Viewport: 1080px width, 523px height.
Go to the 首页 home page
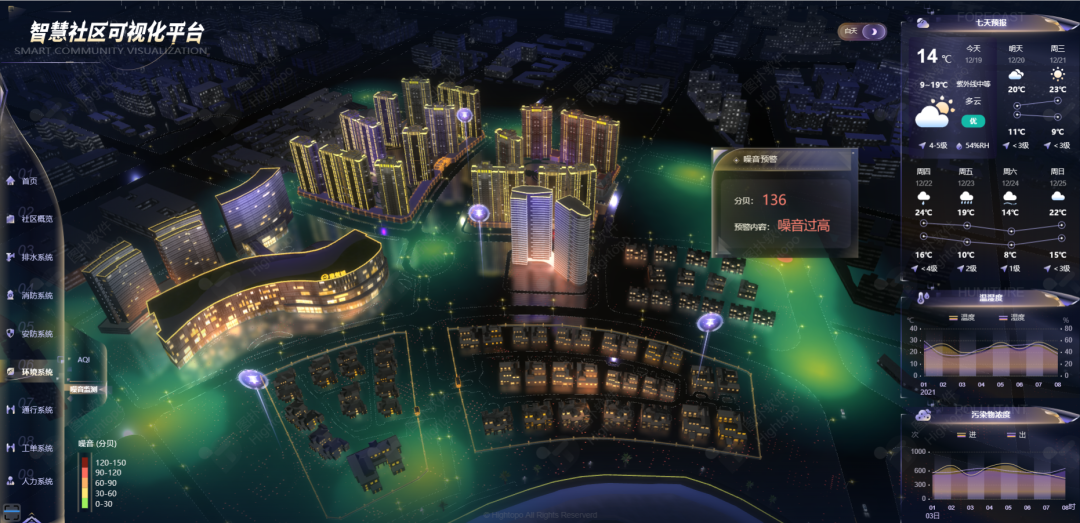pos(28,181)
